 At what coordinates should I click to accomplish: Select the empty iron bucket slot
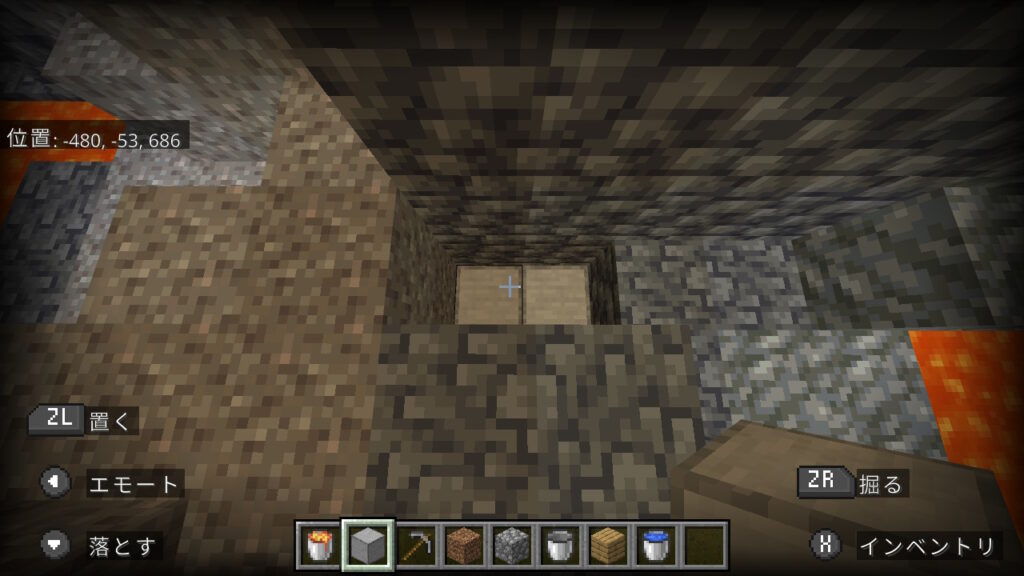(559, 545)
